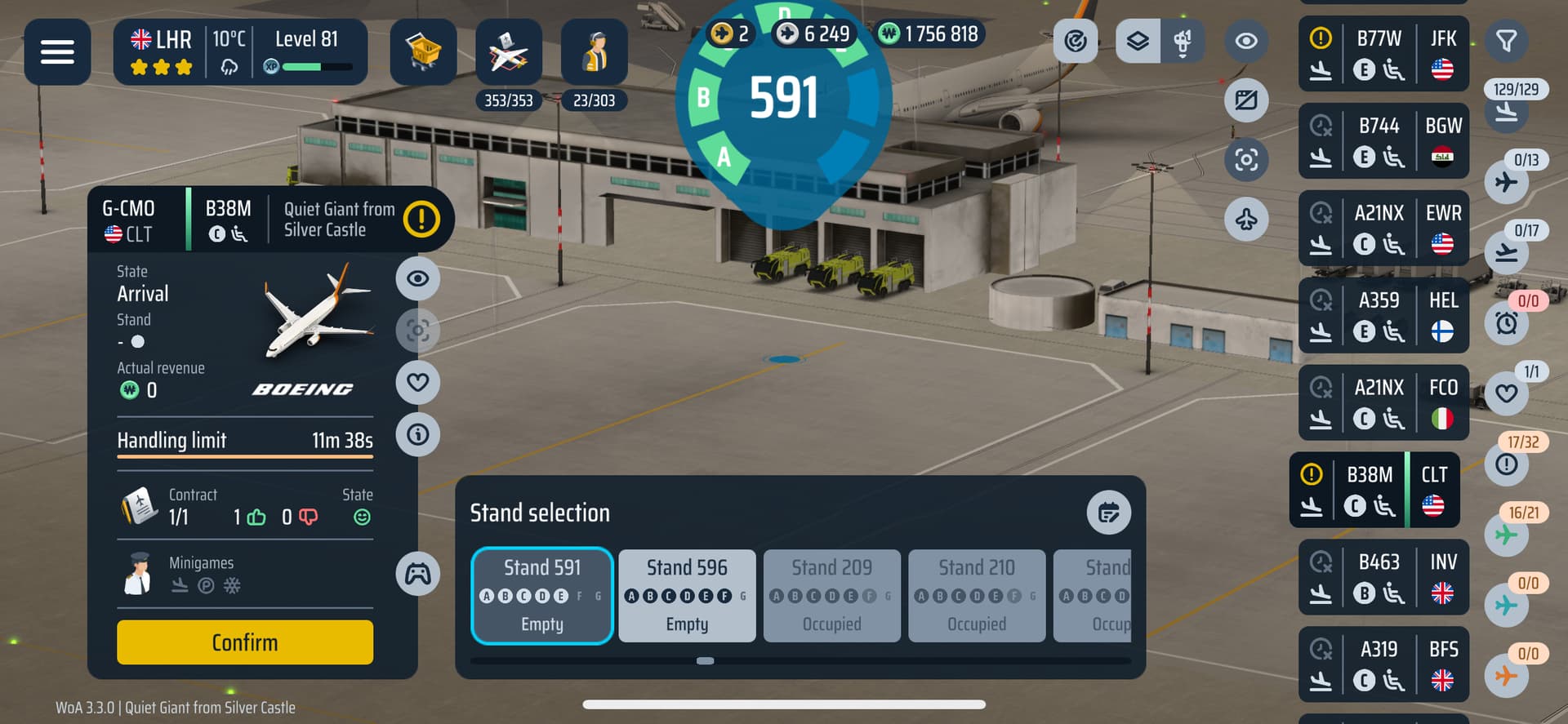1568x724 pixels.
Task: Select Stand 591 card
Action: click(541, 595)
